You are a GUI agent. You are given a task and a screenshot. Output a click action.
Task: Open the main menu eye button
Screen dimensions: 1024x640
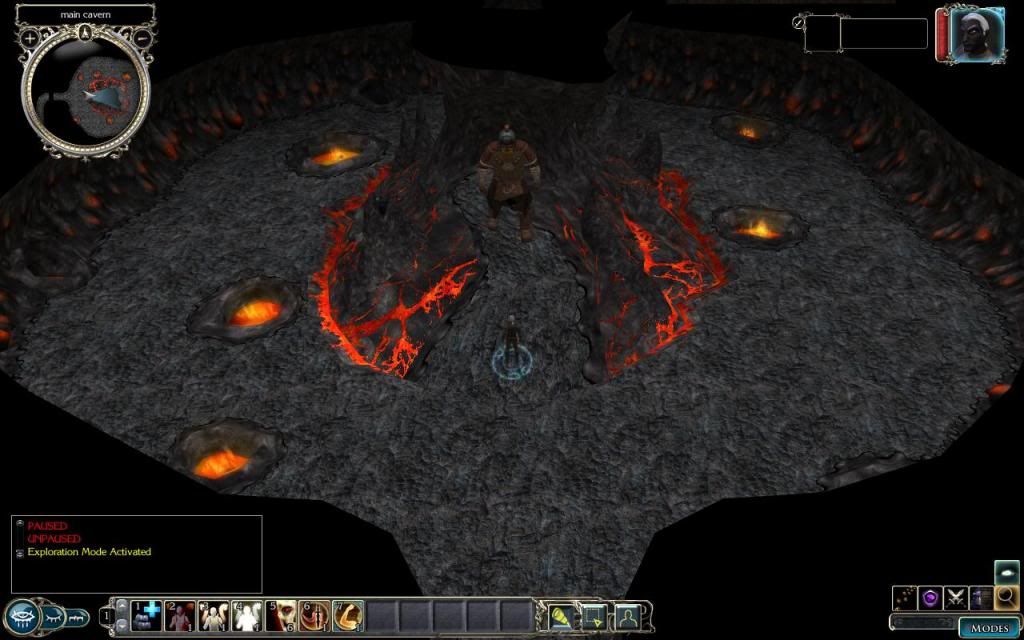point(22,616)
